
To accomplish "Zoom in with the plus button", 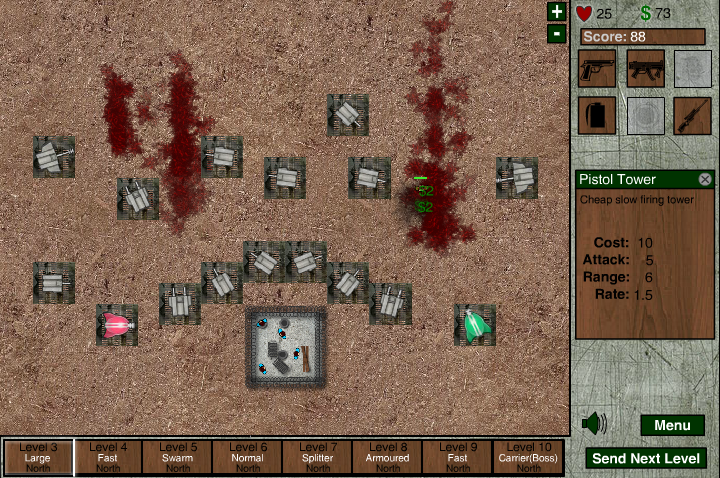I will coord(557,12).
